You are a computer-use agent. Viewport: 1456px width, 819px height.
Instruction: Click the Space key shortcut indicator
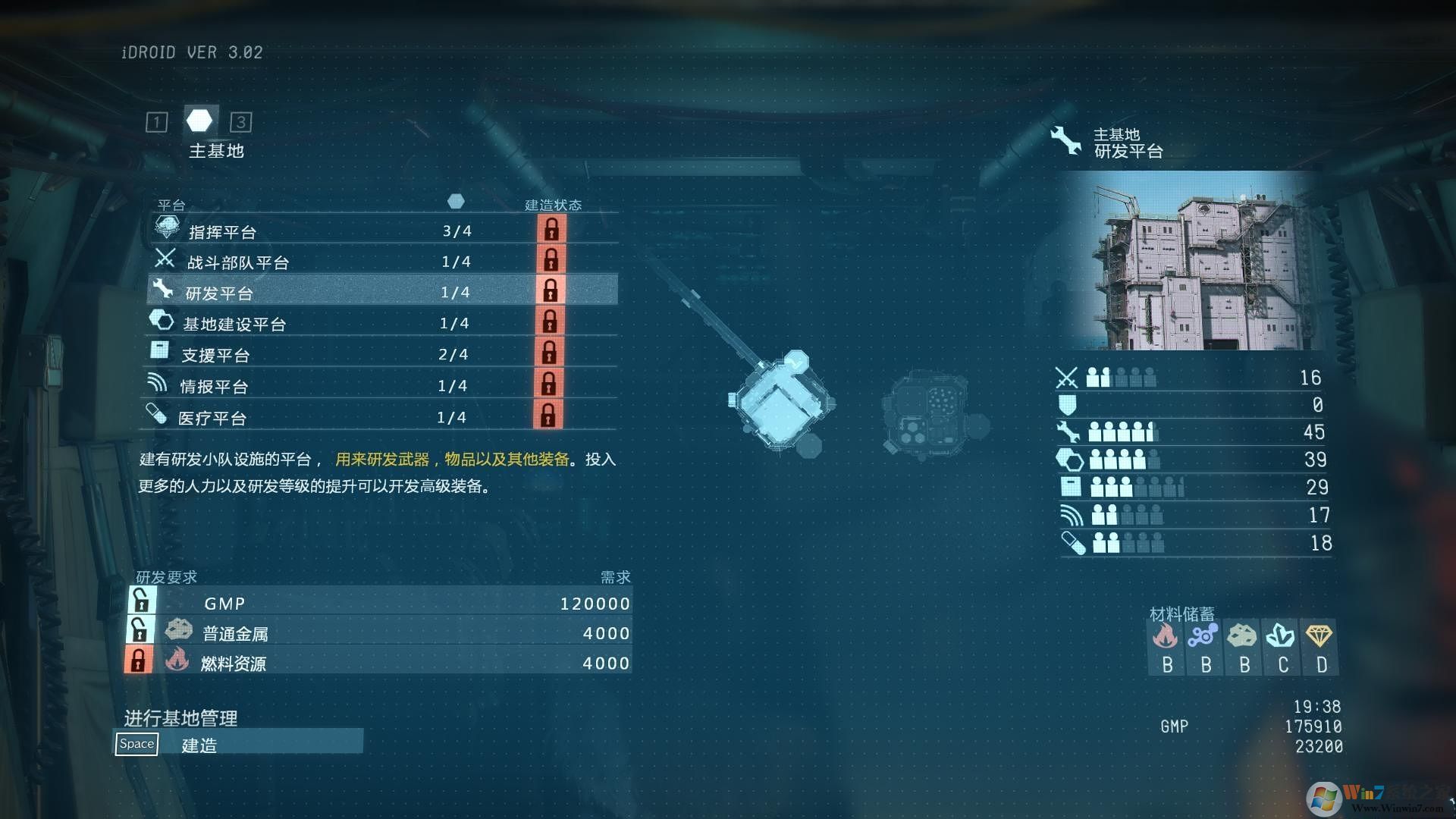click(136, 744)
